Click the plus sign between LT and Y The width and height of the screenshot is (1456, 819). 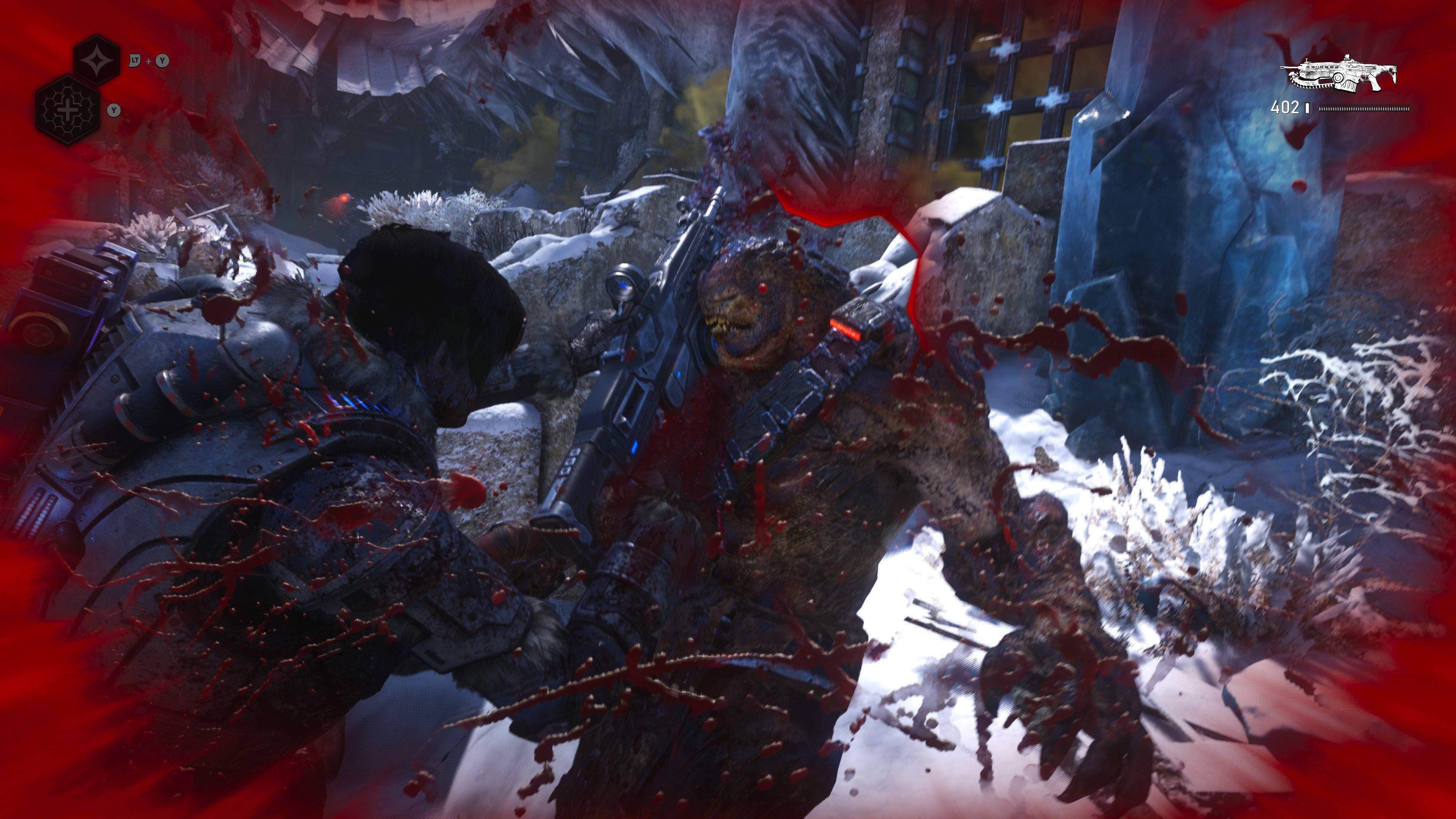[x=149, y=61]
